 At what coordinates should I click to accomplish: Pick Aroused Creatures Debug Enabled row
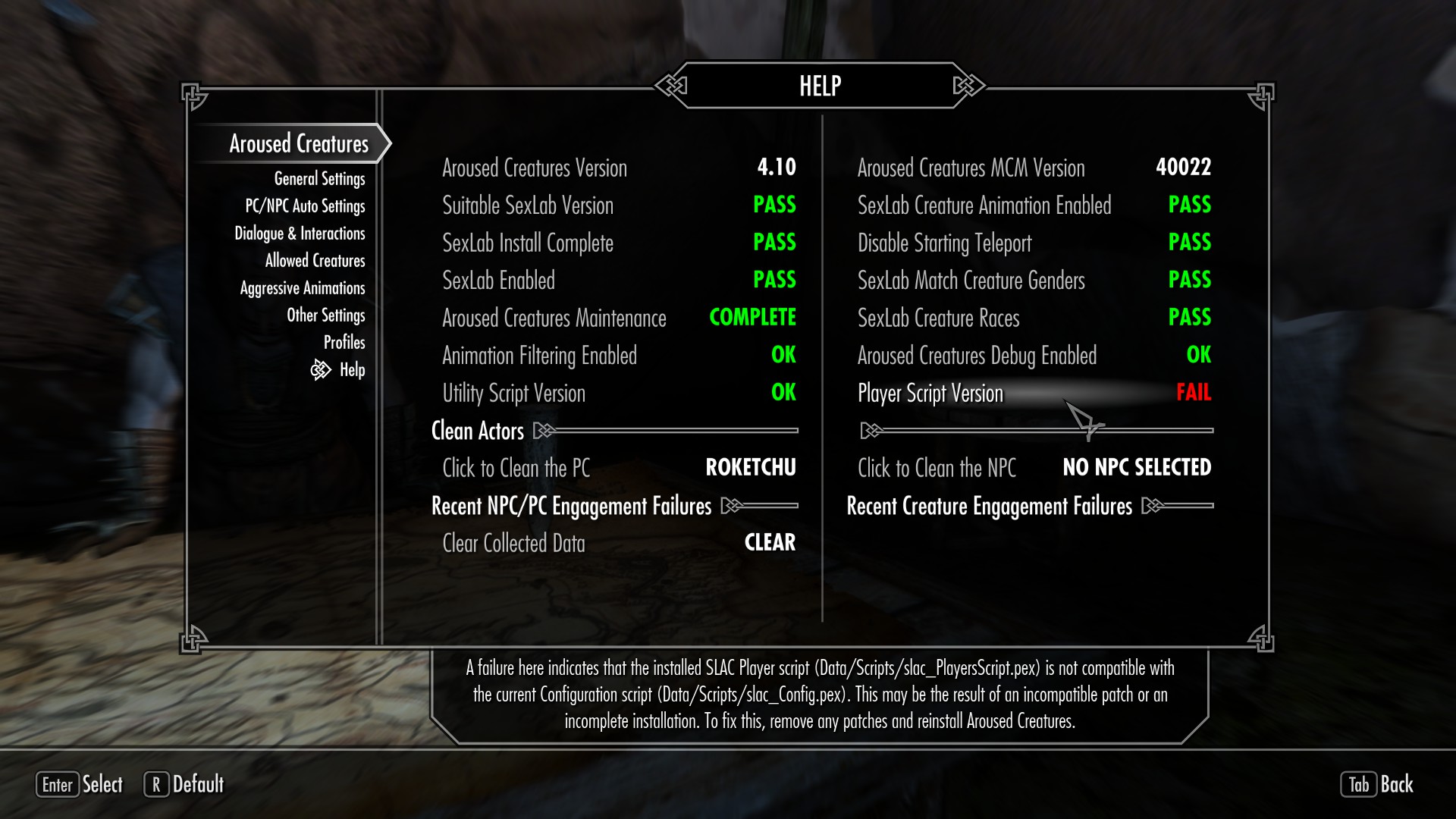(1034, 356)
